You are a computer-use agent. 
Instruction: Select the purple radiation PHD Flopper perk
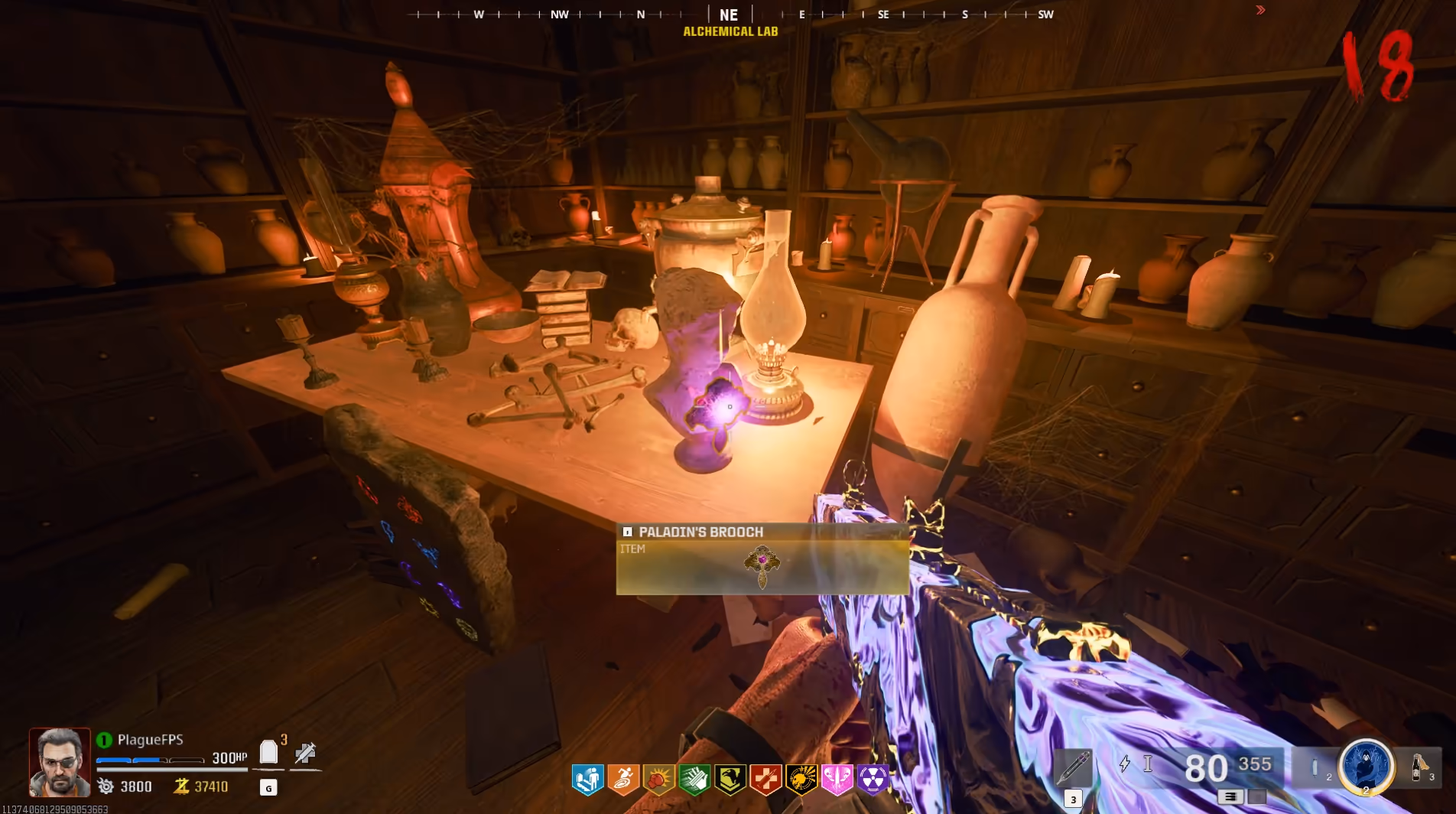[x=873, y=780]
